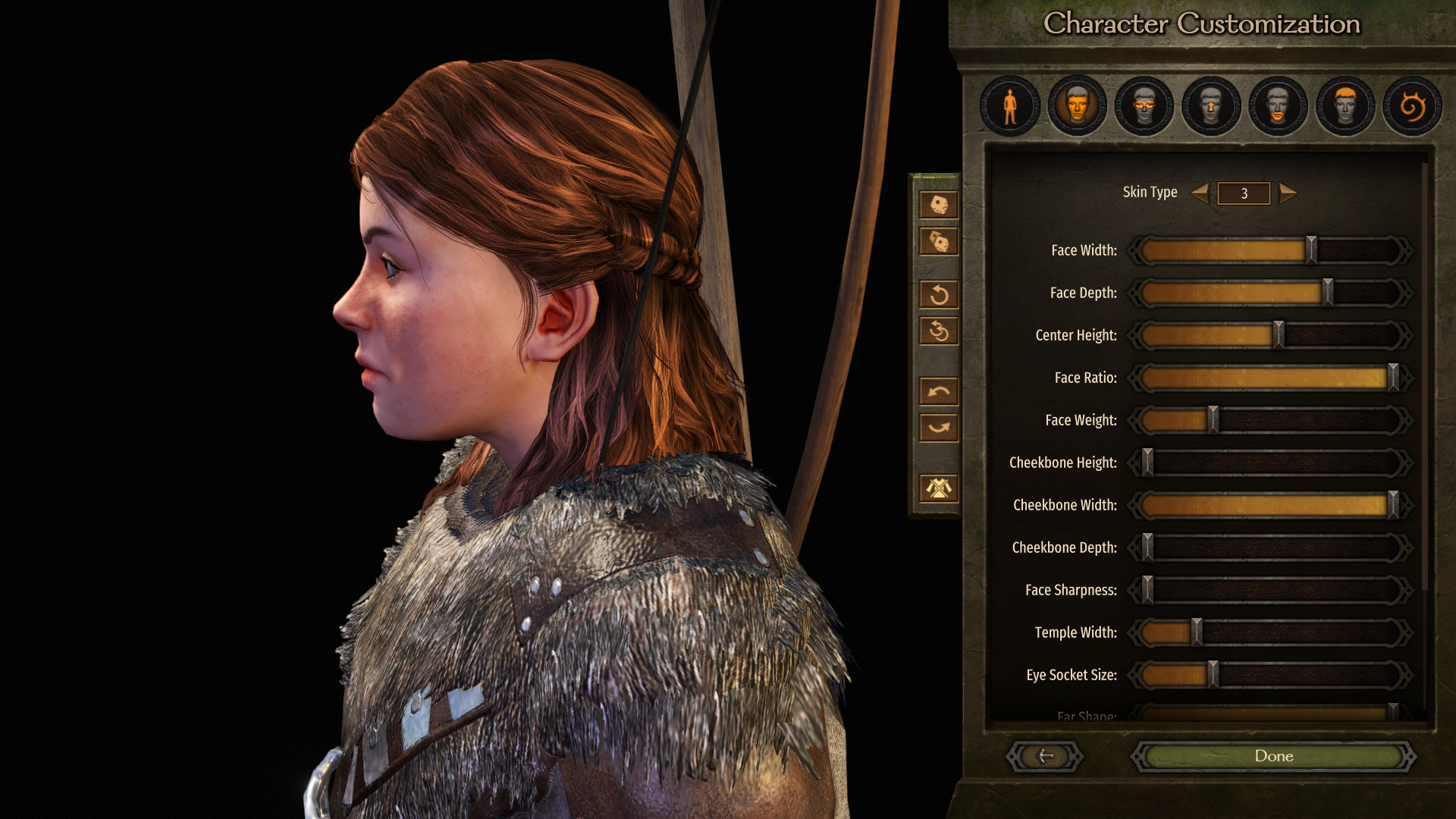Adjust the Face Weight slider

(x=1213, y=420)
